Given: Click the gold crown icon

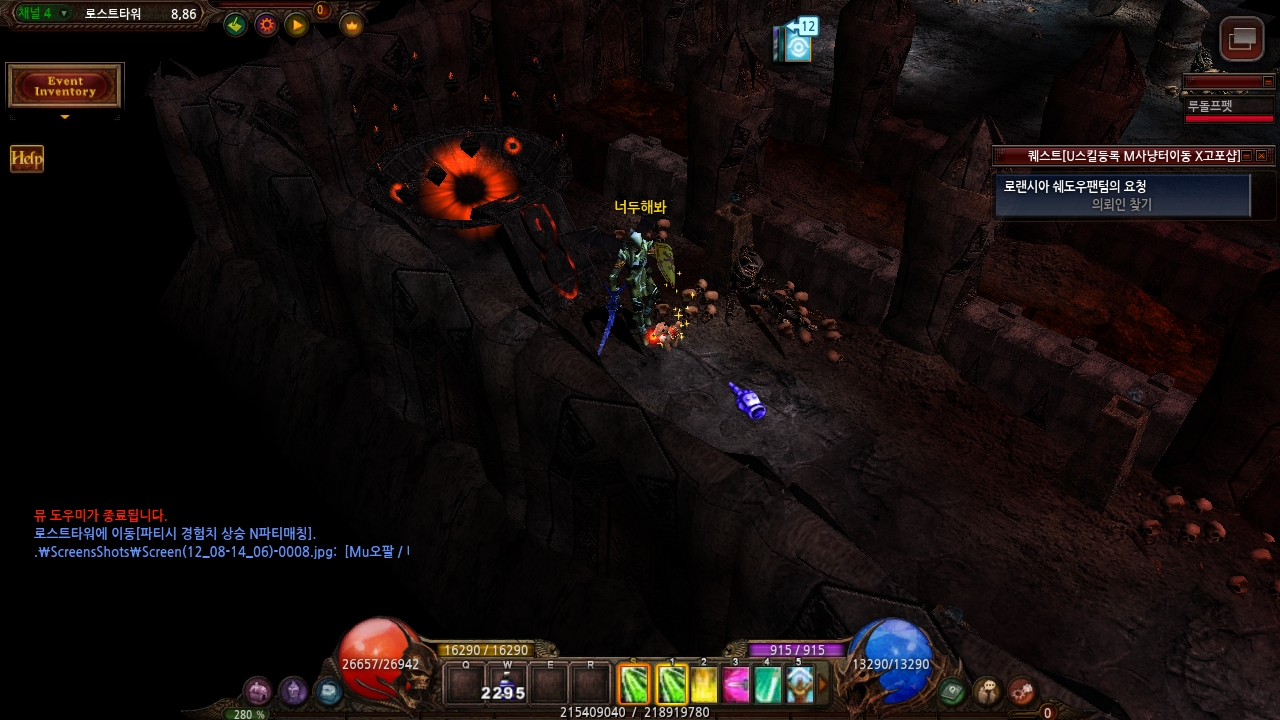Looking at the screenshot, I should pyautogui.click(x=351, y=25).
